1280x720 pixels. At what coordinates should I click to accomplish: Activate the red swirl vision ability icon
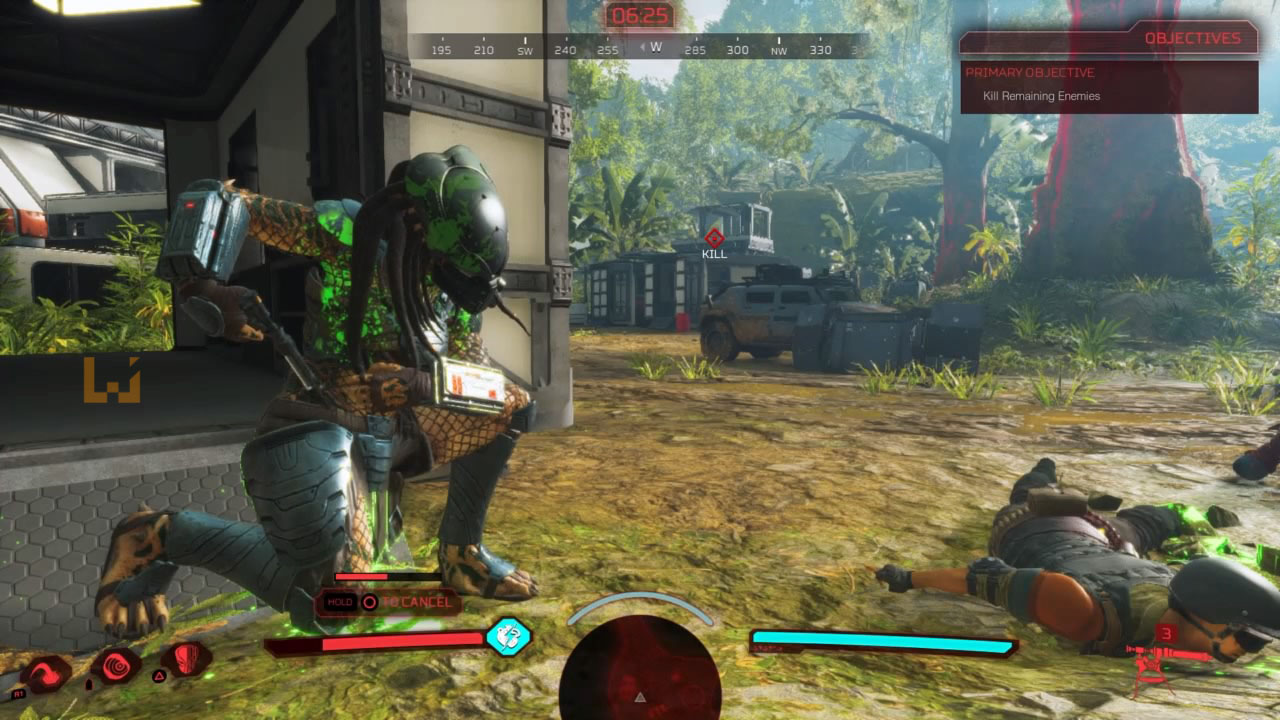coord(115,665)
